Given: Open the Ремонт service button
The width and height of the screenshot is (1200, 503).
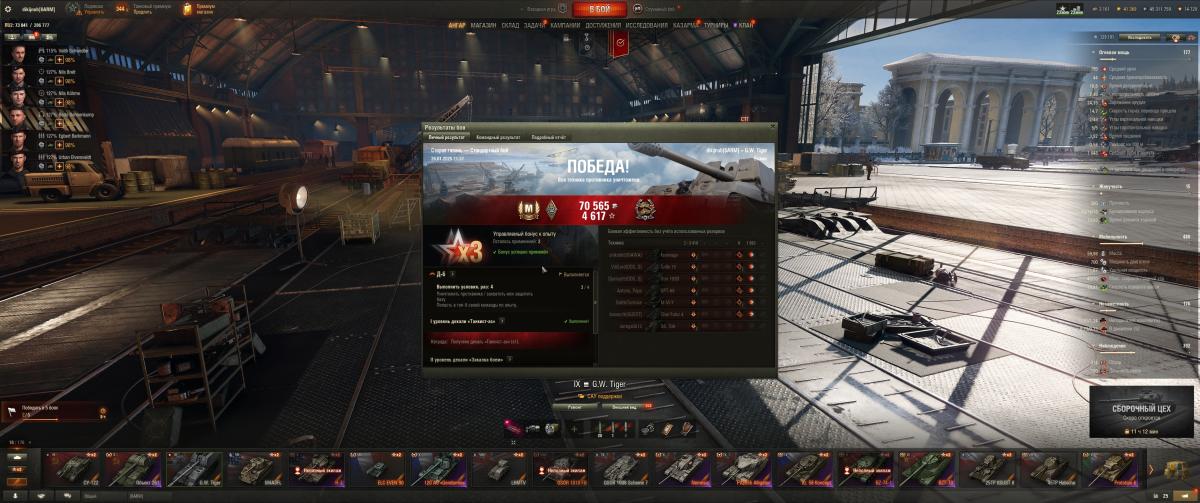Looking at the screenshot, I should pyautogui.click(x=575, y=407).
